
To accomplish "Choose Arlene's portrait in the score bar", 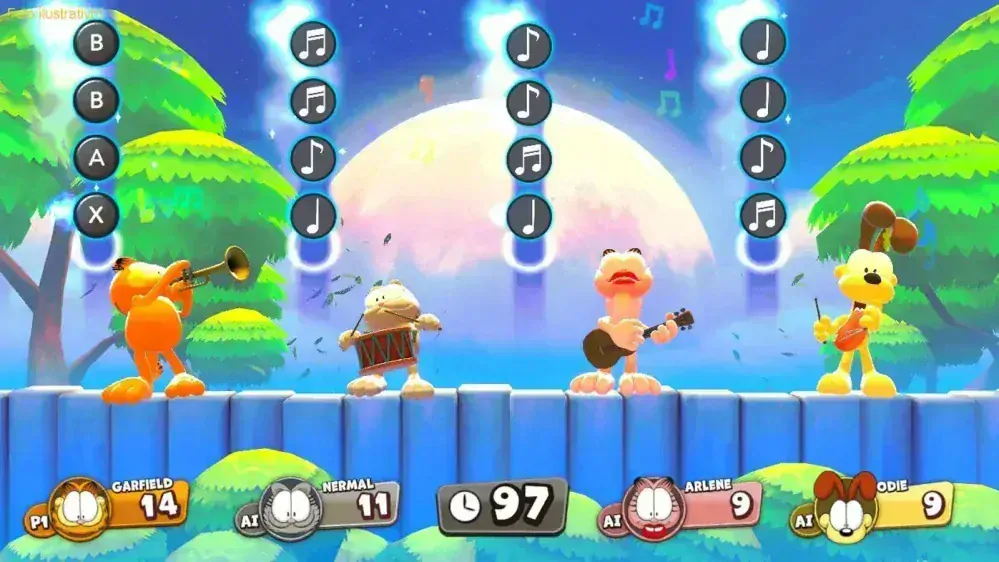I will coord(654,509).
